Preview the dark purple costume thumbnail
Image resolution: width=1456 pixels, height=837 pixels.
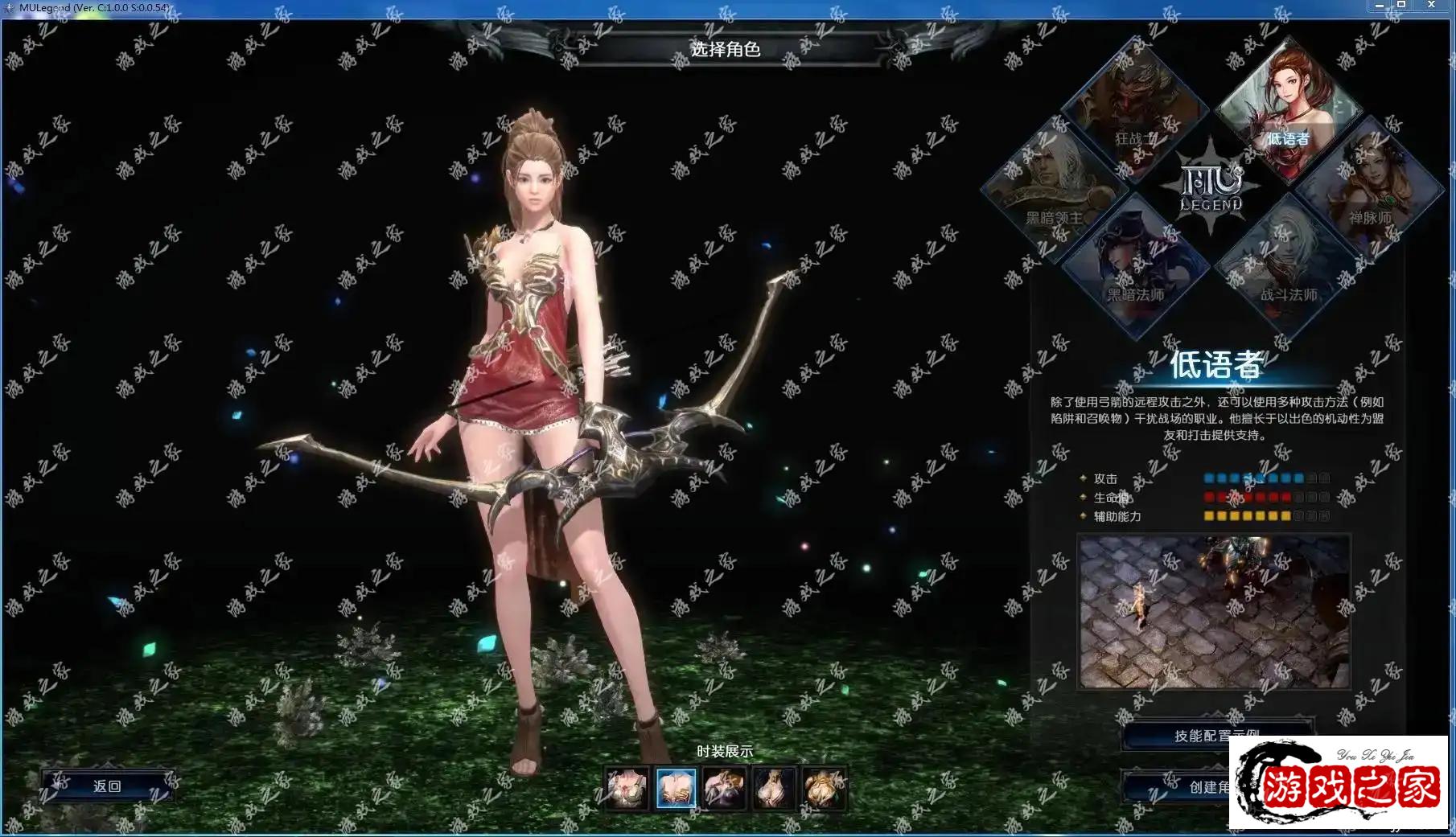tap(725, 787)
